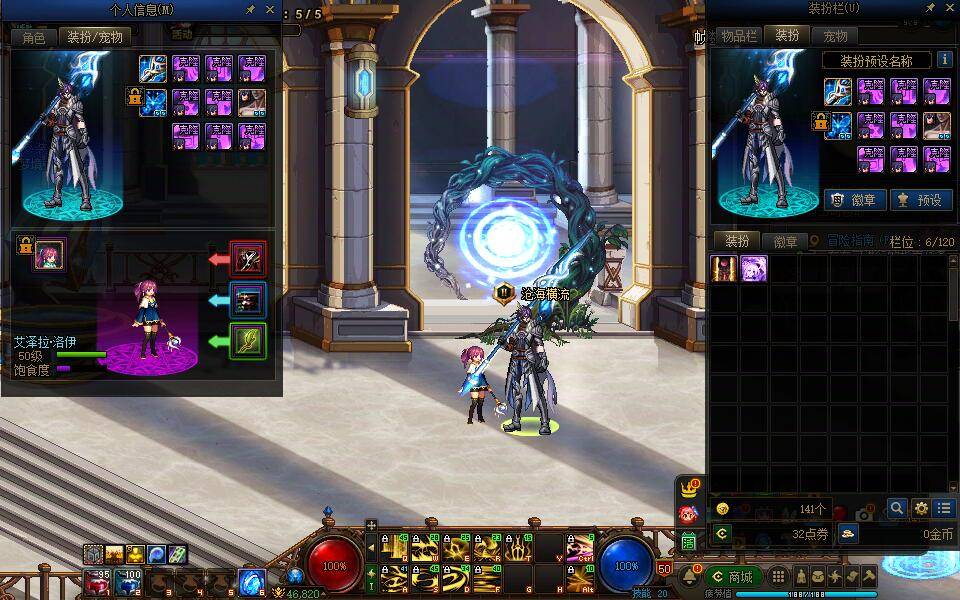Open the inventory search magnifier
960x600 pixels.
(896, 508)
